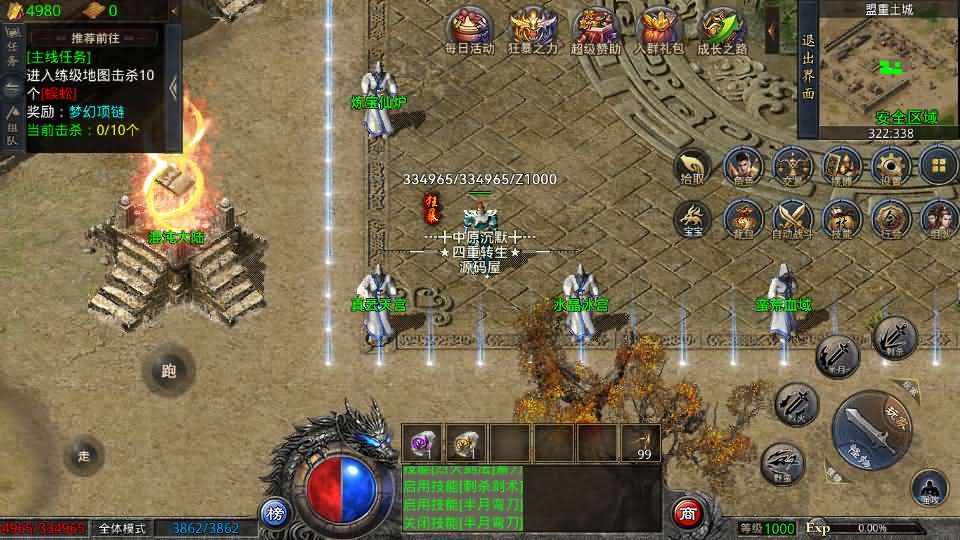The width and height of the screenshot is (960, 540).
Task: Open the blue 榜 ranking button
Action: point(275,513)
